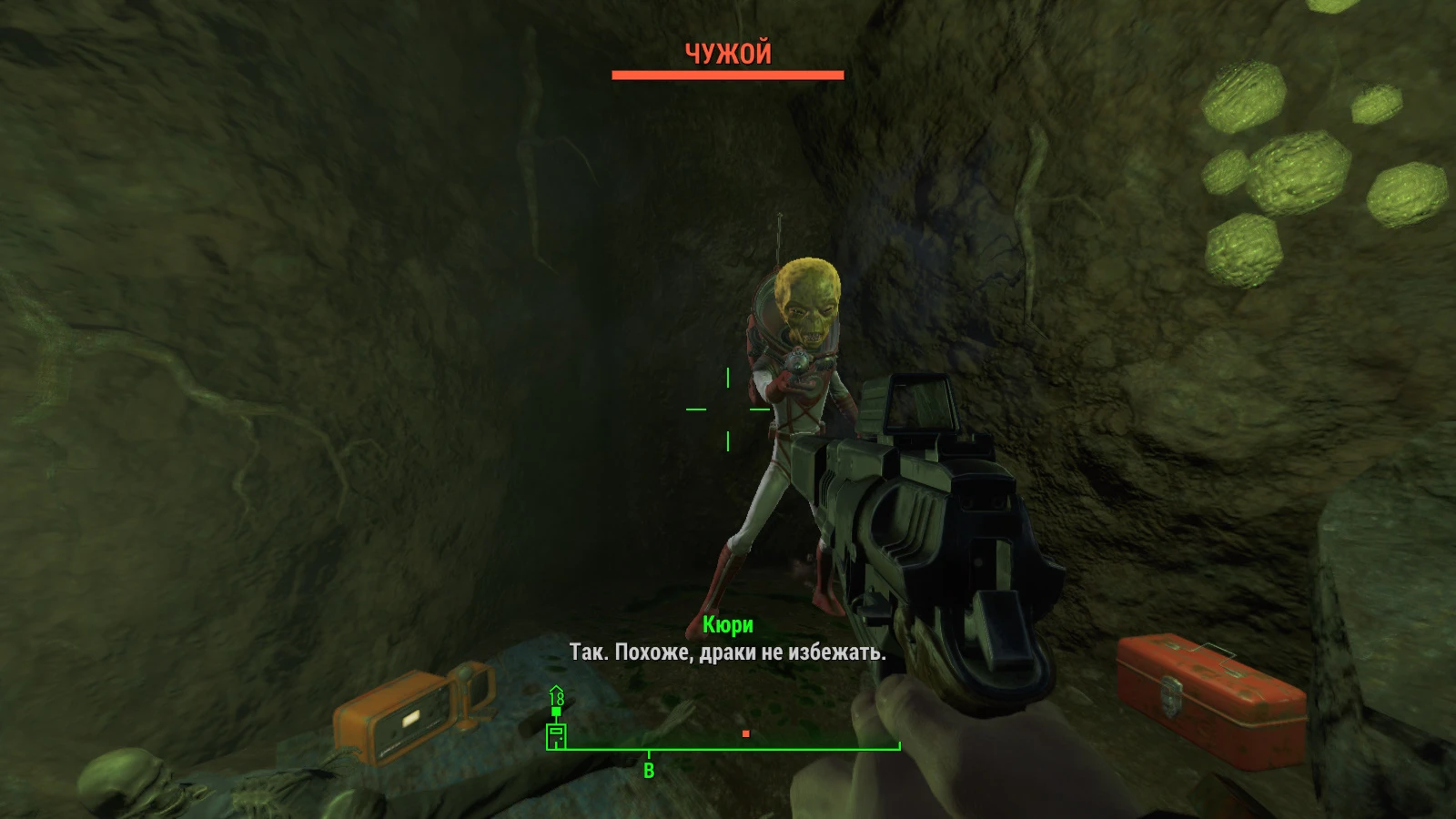Click the power light on the ham radio
Image resolution: width=1456 pixels, height=819 pixels.
click(x=410, y=718)
